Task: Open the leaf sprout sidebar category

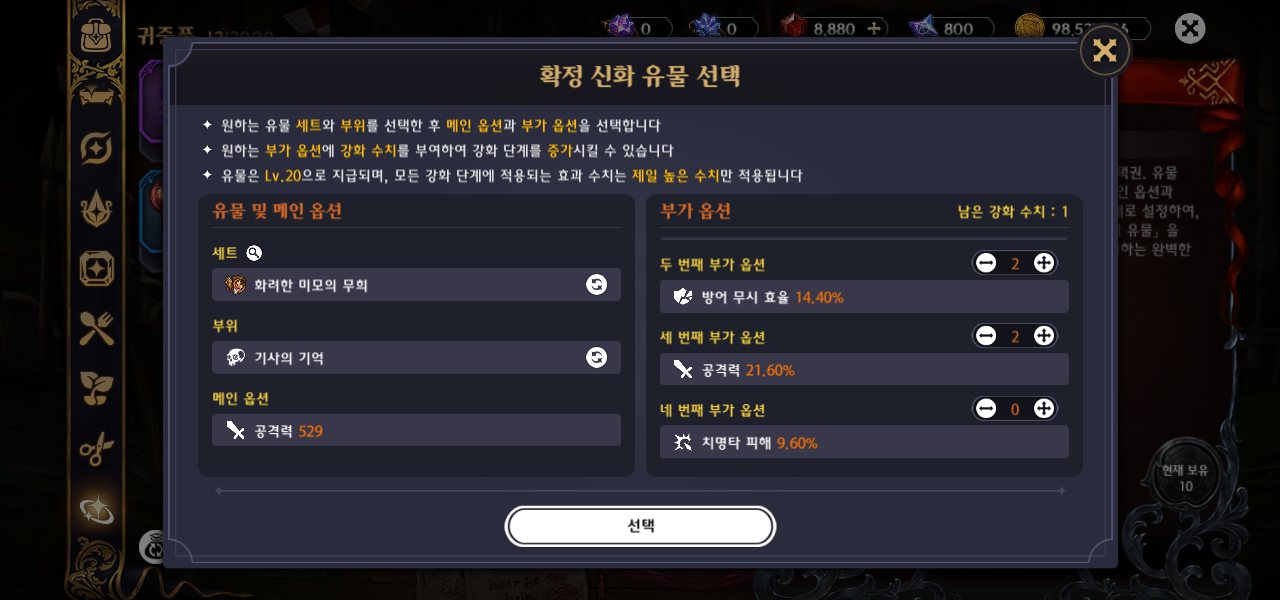Action: (x=97, y=389)
